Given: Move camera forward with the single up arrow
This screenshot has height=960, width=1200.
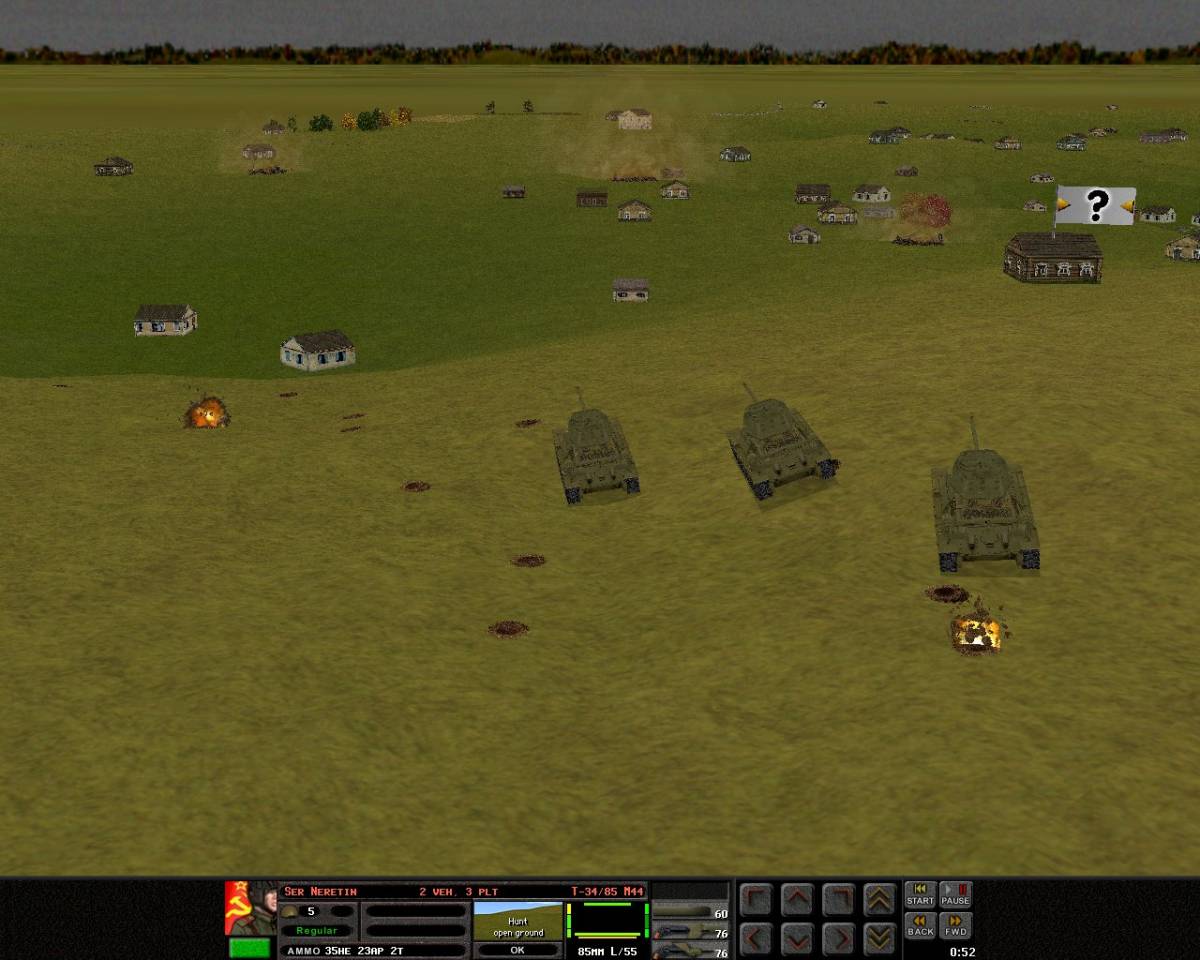Looking at the screenshot, I should point(797,900).
